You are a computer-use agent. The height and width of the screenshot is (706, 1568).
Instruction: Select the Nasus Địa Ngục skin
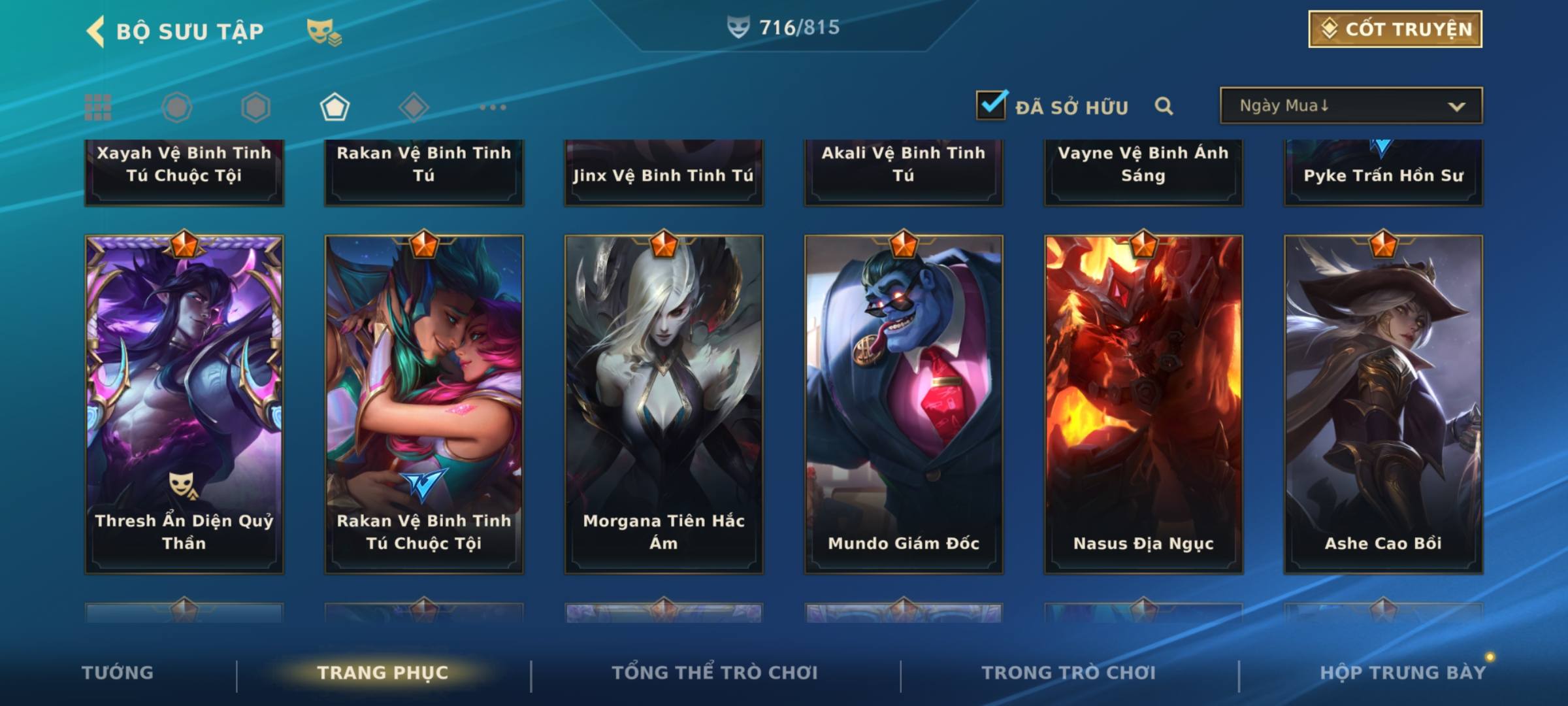[1143, 404]
